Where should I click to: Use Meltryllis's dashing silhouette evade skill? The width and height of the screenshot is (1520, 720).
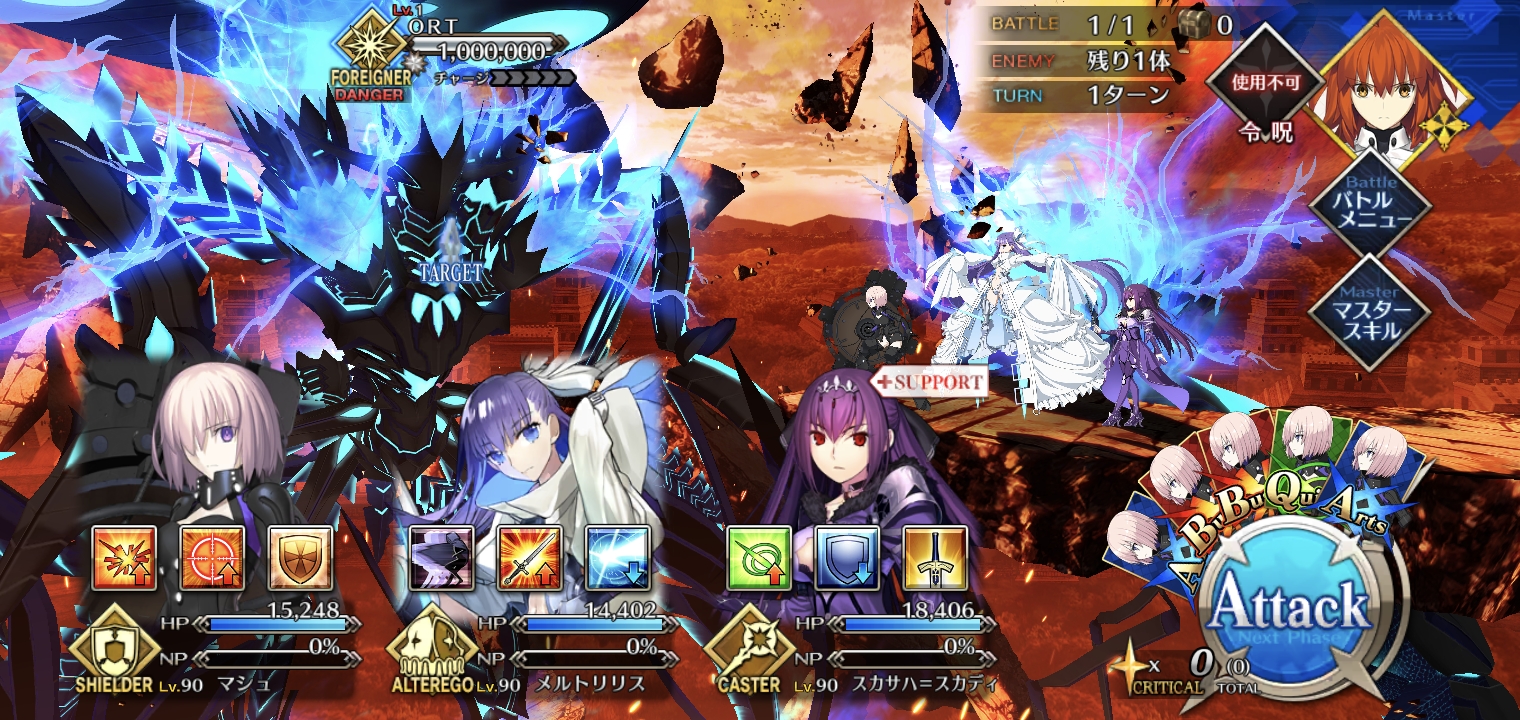click(442, 557)
